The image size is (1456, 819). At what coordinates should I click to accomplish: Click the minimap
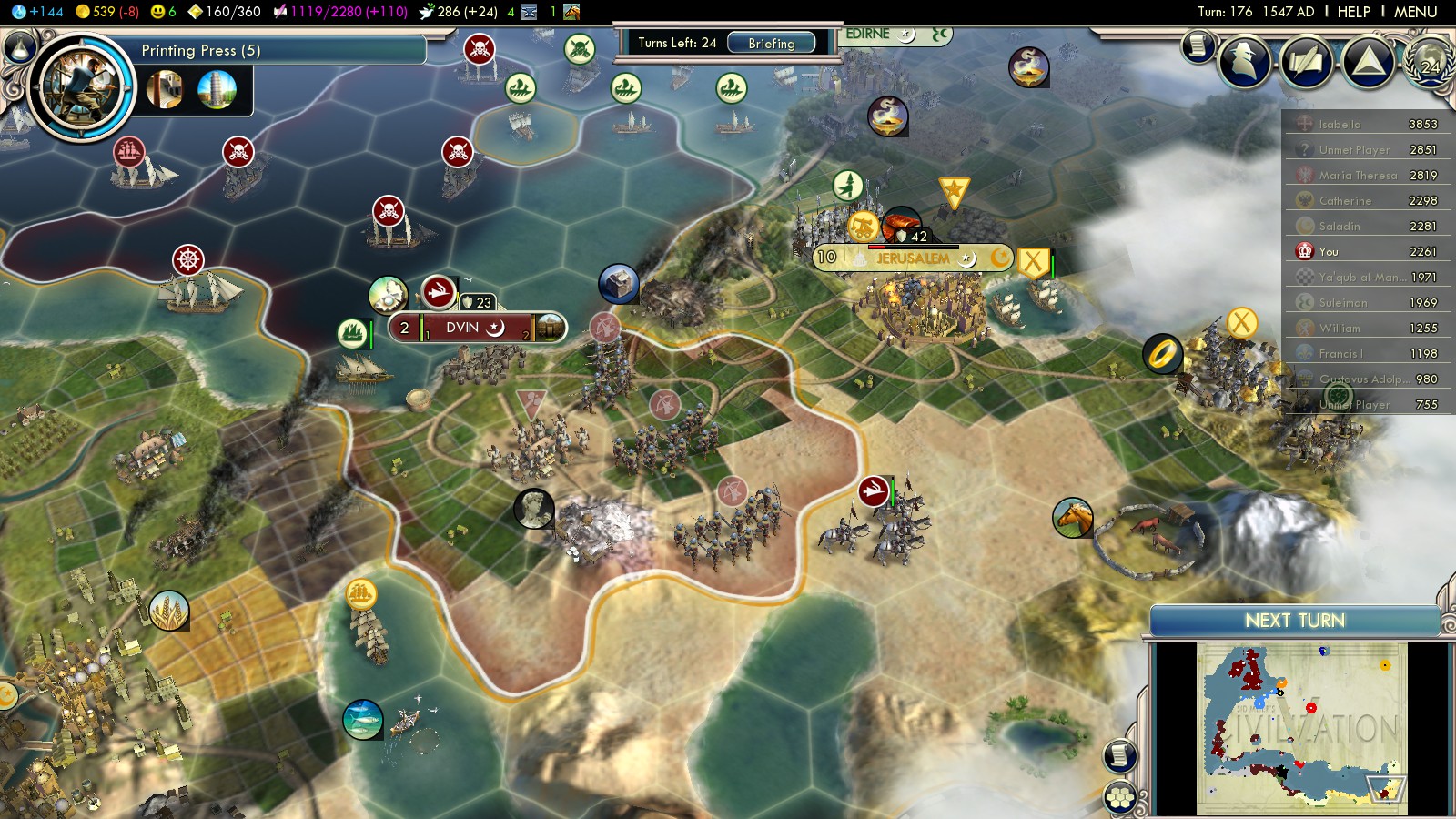(1301, 728)
